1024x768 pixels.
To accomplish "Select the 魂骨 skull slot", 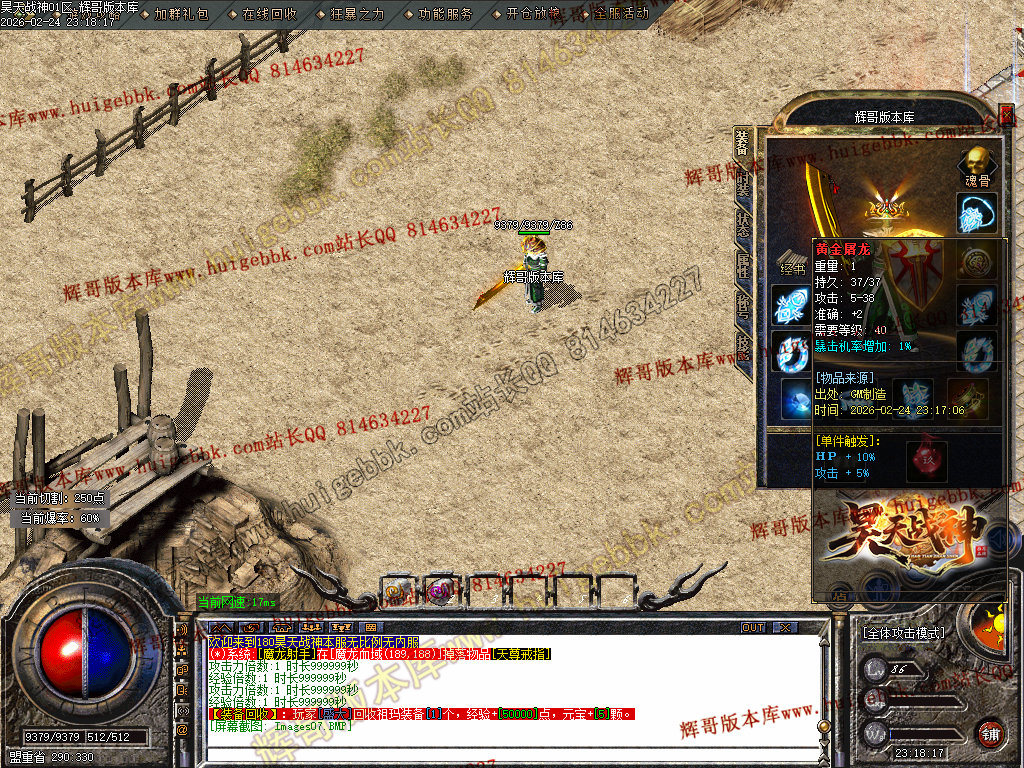I will (976, 163).
